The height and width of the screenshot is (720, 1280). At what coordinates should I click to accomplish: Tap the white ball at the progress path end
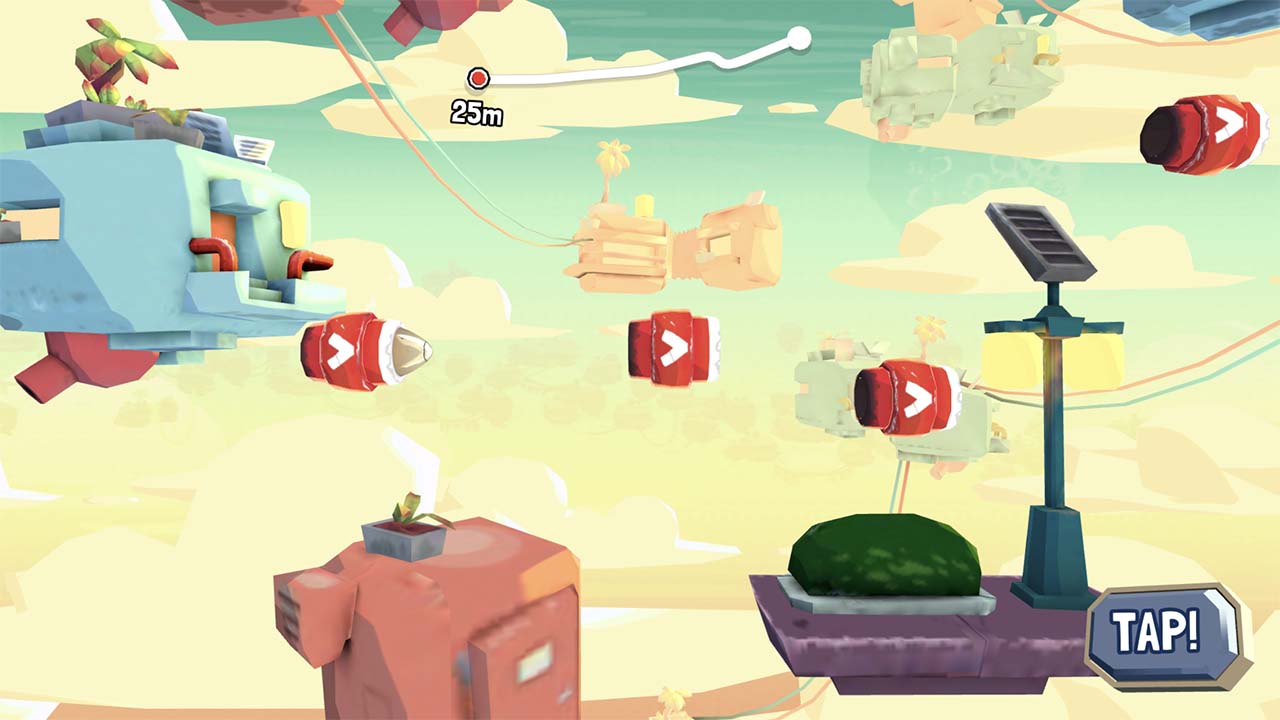point(800,40)
